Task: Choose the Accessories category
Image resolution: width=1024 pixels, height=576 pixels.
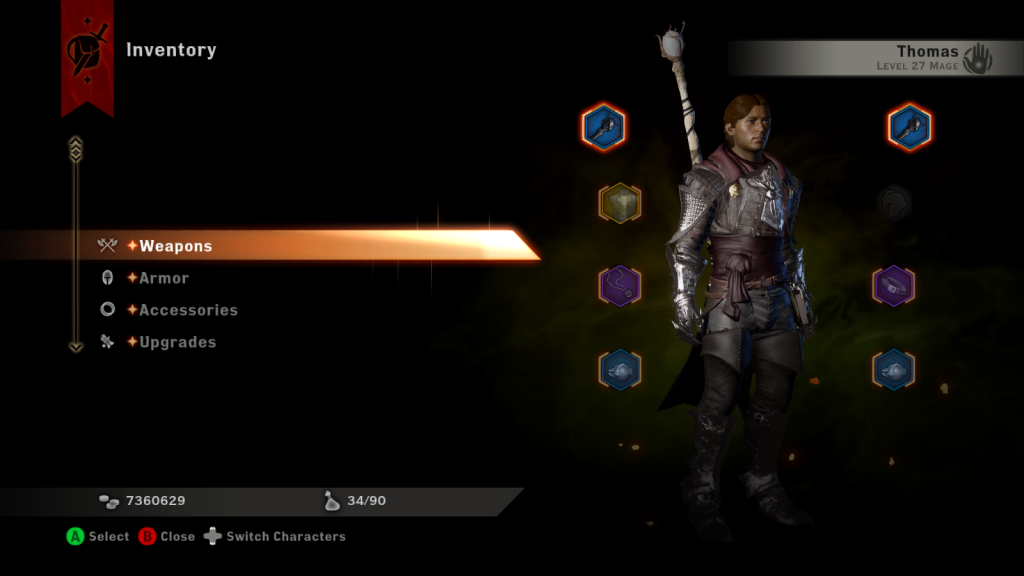Action: click(187, 310)
